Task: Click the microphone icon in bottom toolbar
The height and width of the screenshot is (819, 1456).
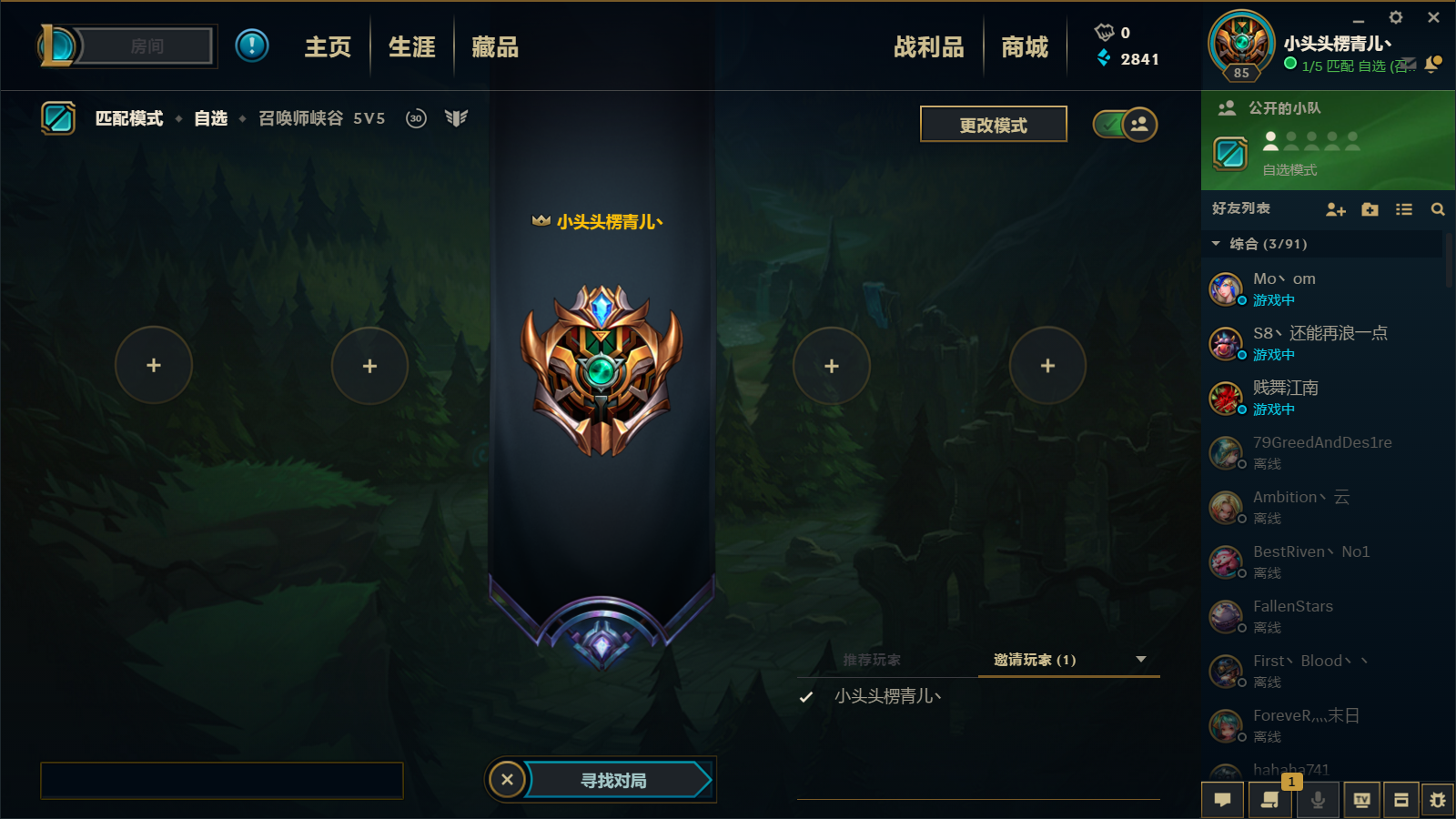Action: (x=1318, y=800)
